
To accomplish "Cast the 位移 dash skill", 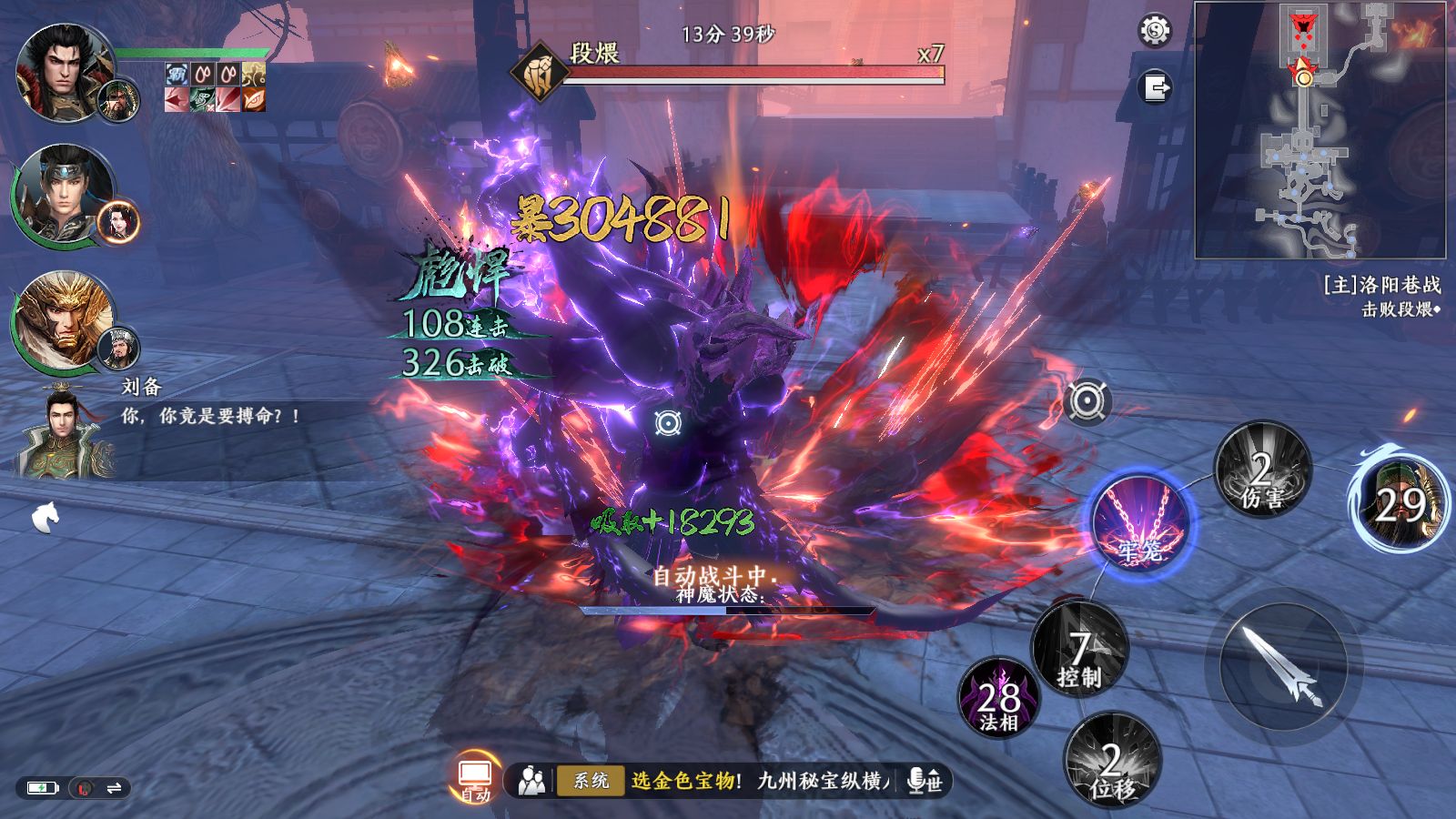I will (x=1111, y=761).
